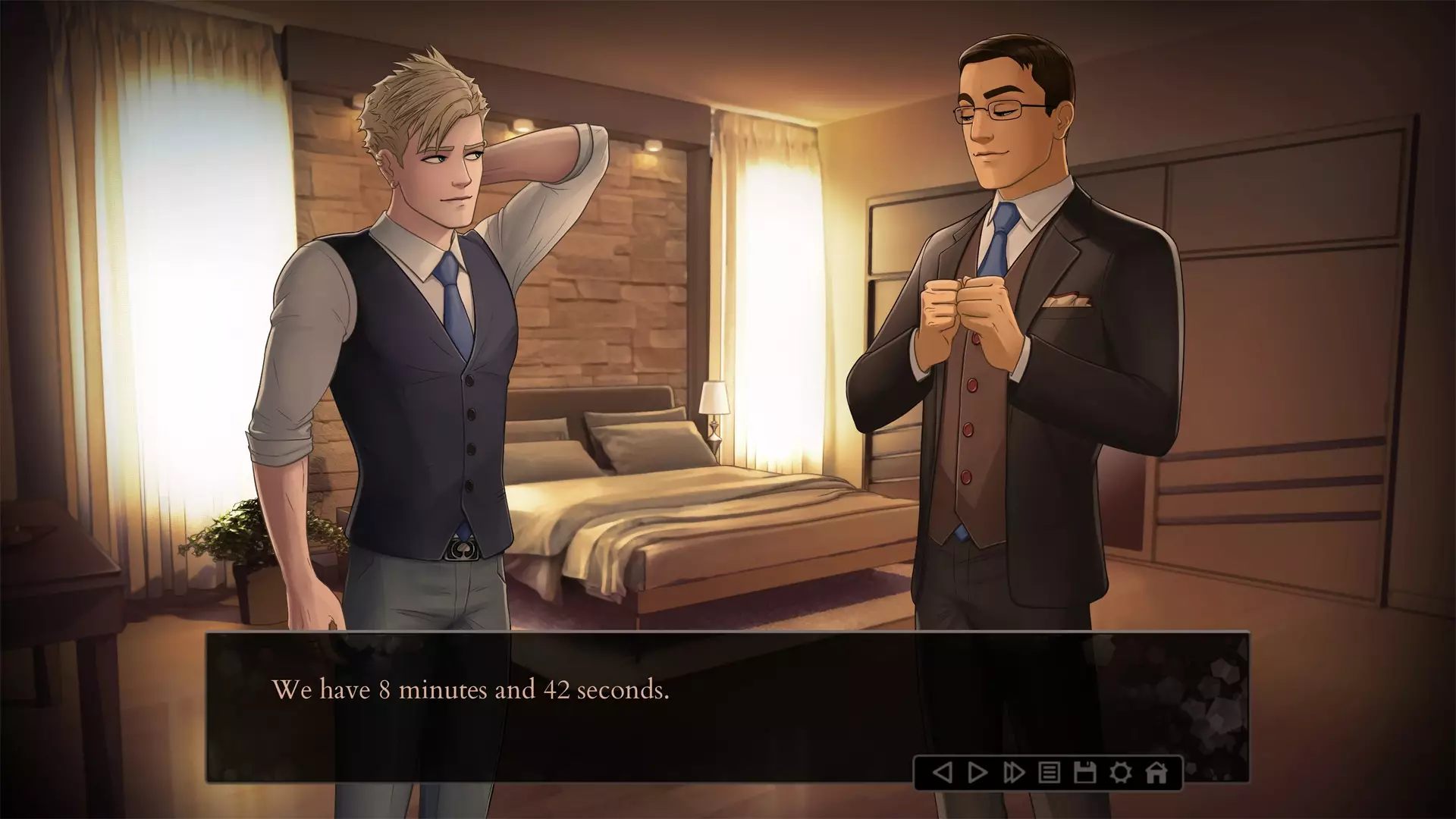Open the dialogue history log icon
The image size is (1456, 819).
tap(1050, 773)
